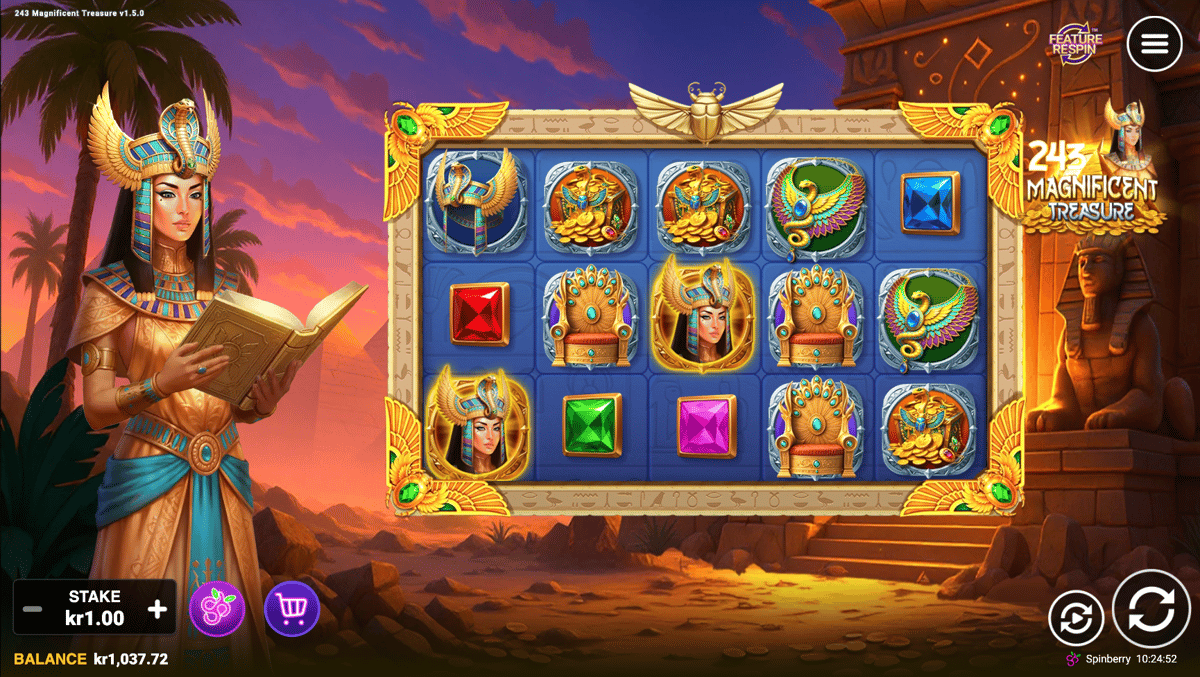The height and width of the screenshot is (677, 1200).
Task: Spin the reels with the large spin button
Action: (x=1151, y=609)
